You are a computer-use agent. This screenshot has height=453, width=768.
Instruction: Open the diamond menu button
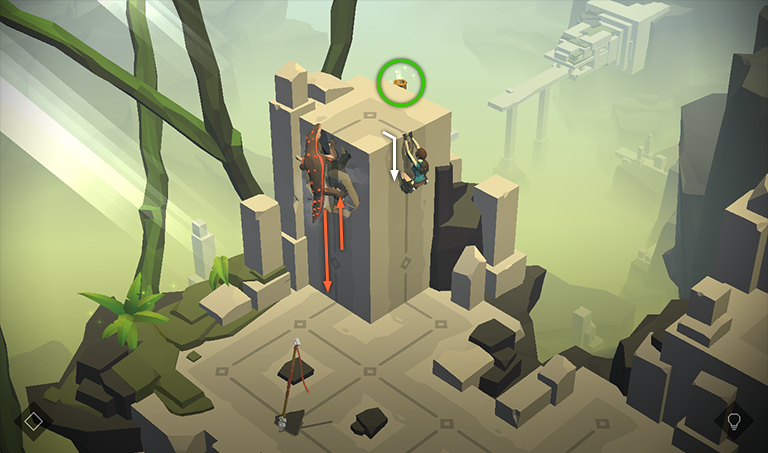point(33,421)
